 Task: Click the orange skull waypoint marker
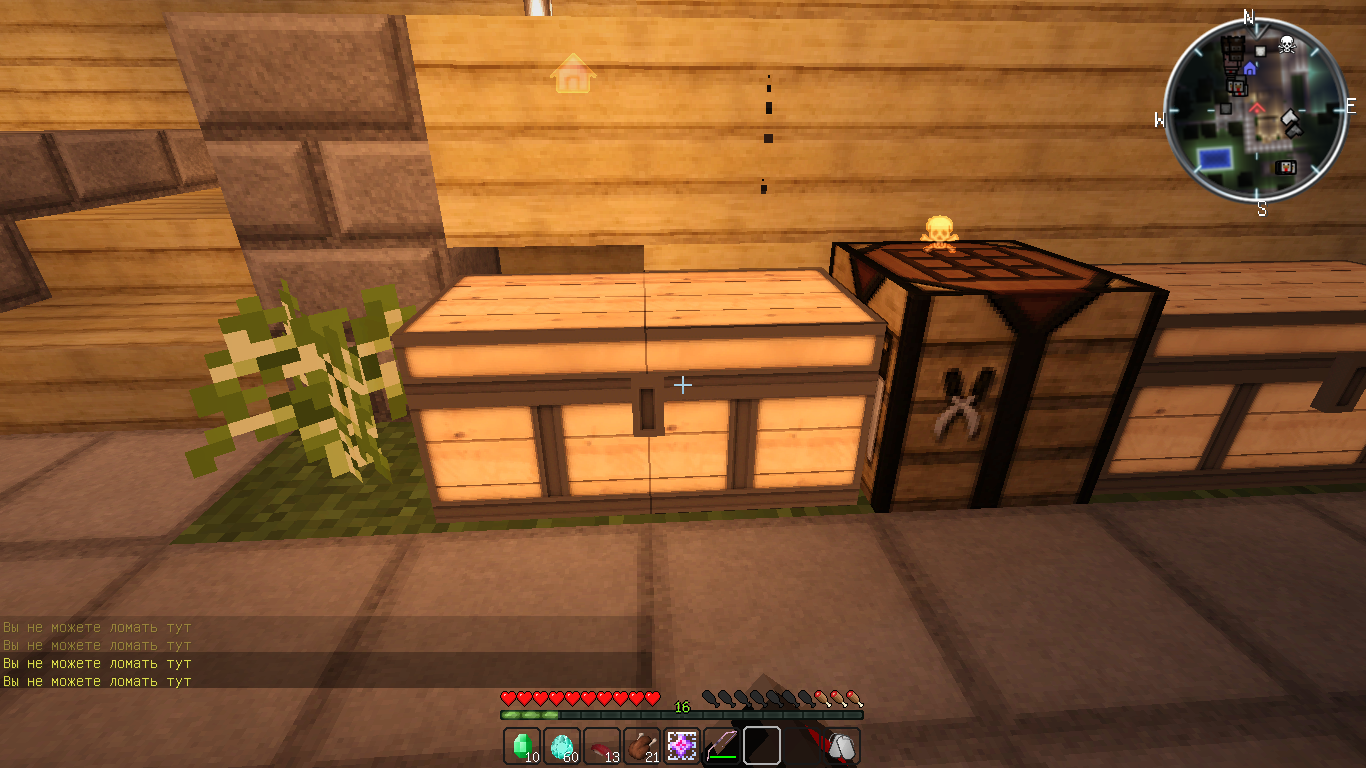pyautogui.click(x=938, y=234)
